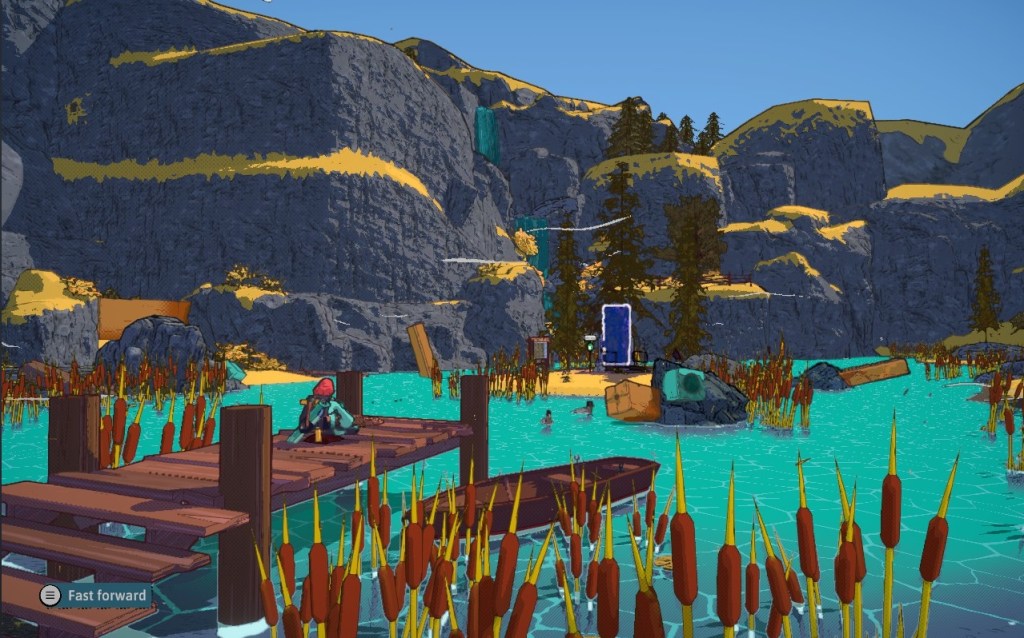The image size is (1024, 638).
Task: Click the Fast forward button
Action: (x=95, y=596)
